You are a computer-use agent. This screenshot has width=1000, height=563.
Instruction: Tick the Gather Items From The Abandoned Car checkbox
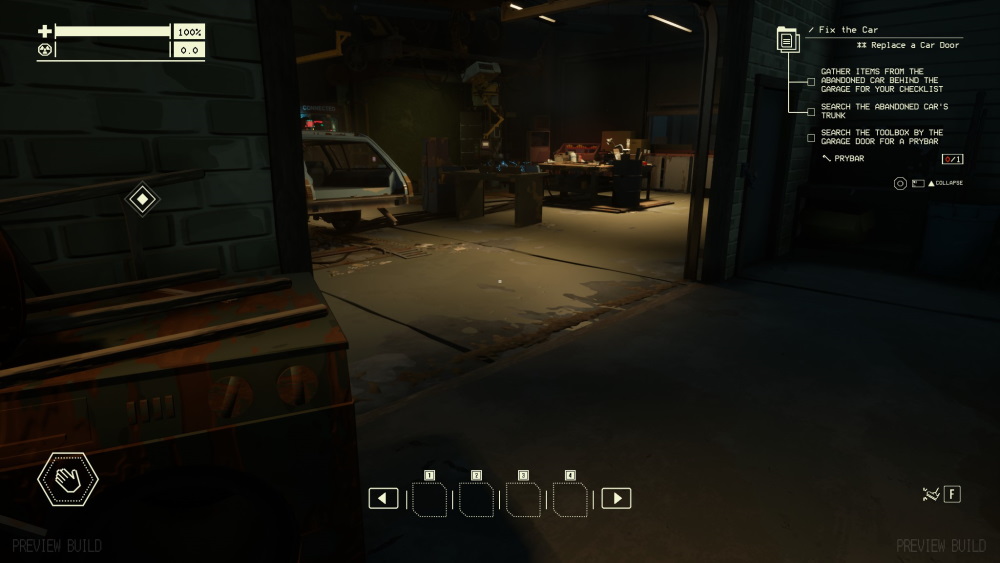coord(811,82)
